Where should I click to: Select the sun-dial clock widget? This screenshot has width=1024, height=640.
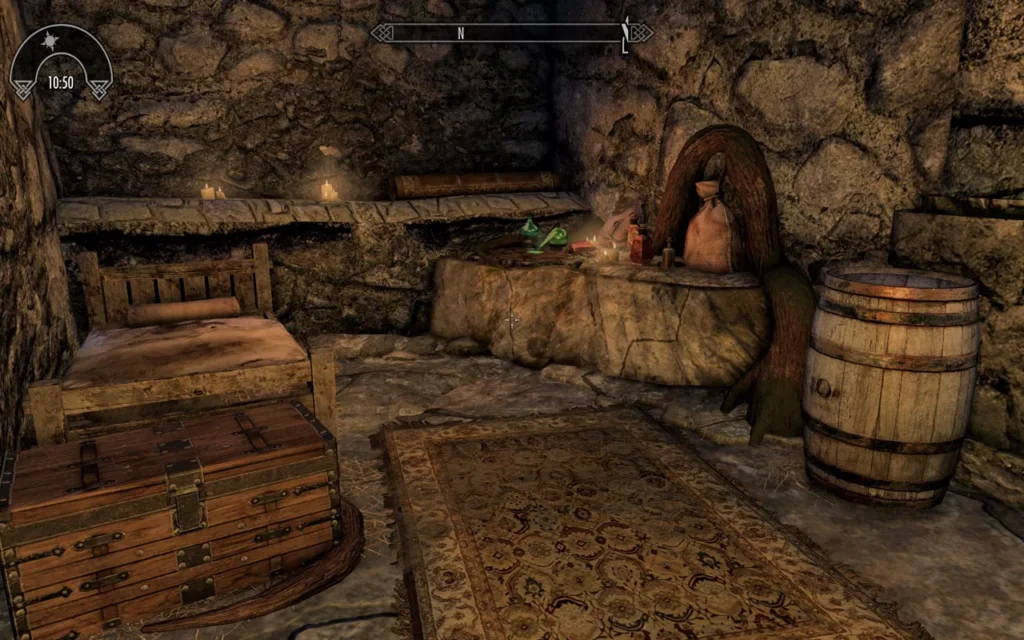click(61, 63)
